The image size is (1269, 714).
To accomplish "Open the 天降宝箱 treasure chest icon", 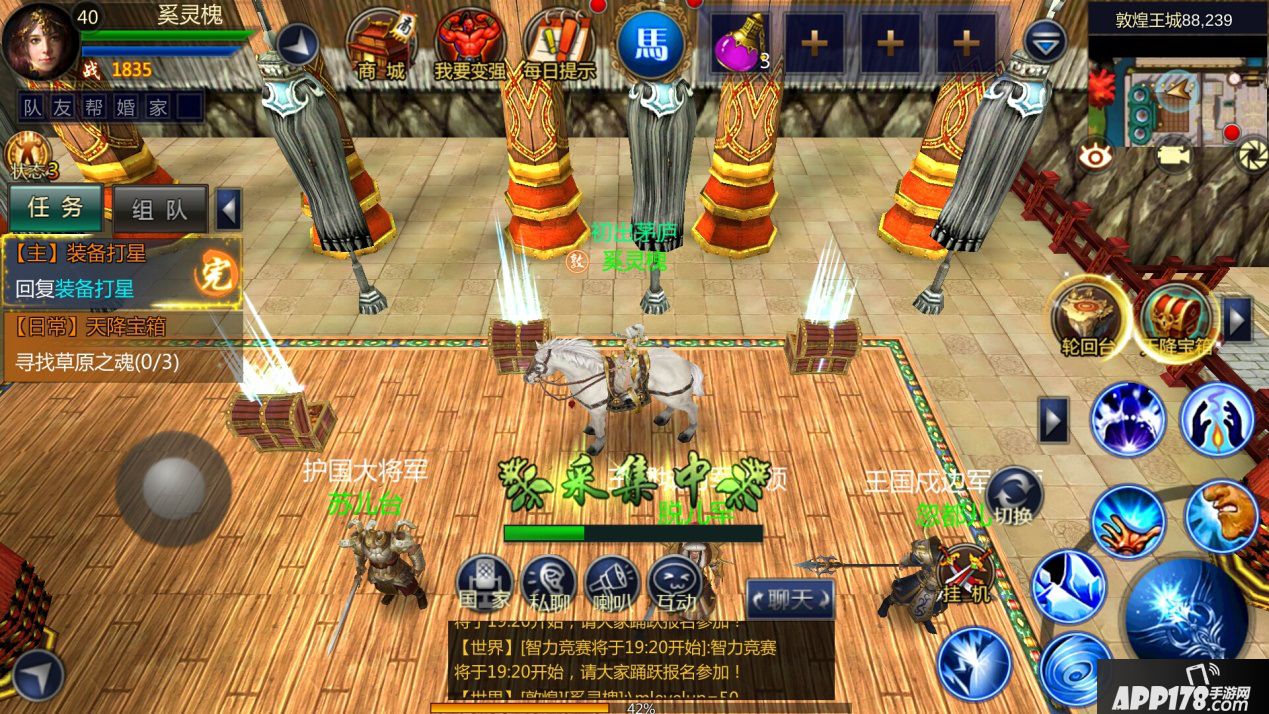I will pos(1177,320).
